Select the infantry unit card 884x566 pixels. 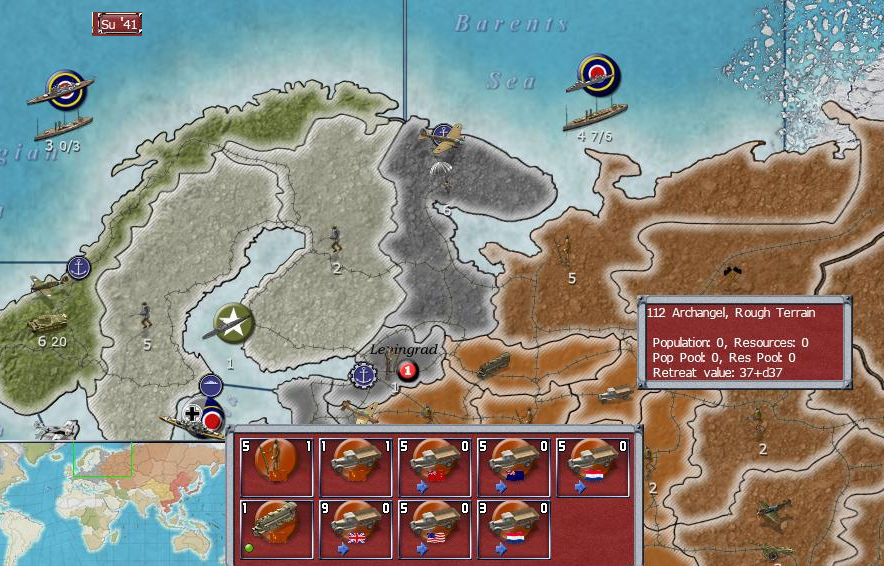pyautogui.click(x=275, y=466)
